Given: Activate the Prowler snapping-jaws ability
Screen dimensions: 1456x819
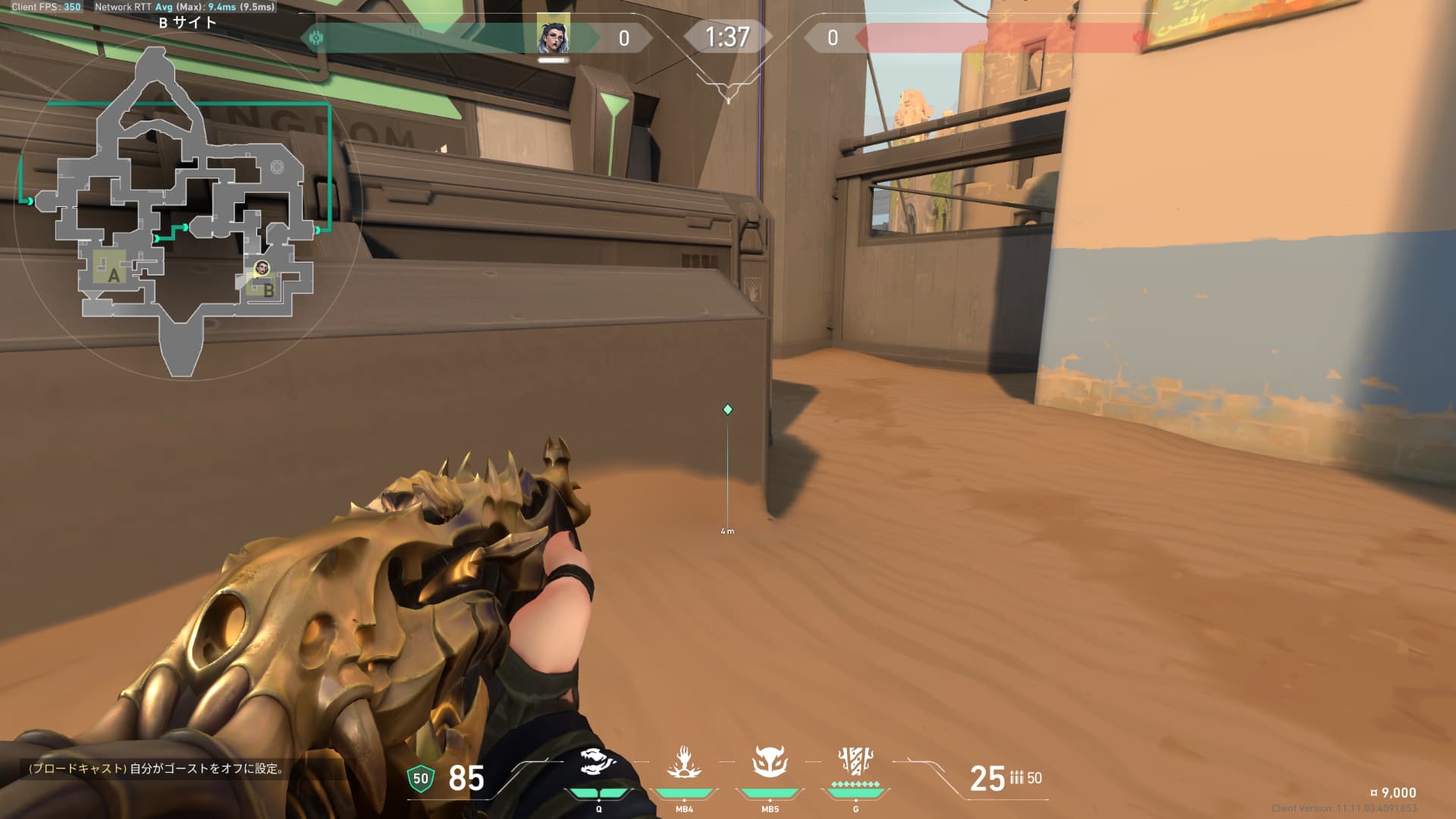Looking at the screenshot, I should pos(598,763).
